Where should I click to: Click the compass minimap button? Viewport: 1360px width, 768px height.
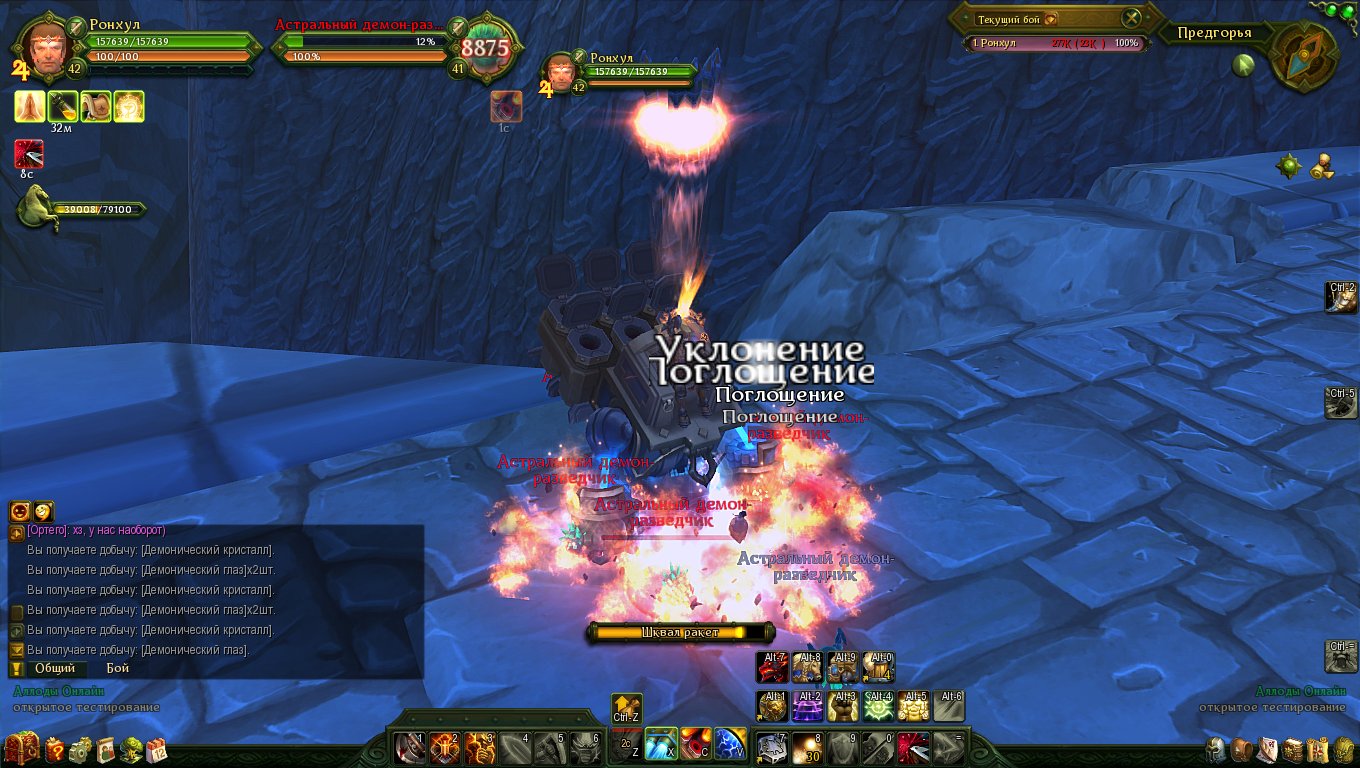[1304, 53]
